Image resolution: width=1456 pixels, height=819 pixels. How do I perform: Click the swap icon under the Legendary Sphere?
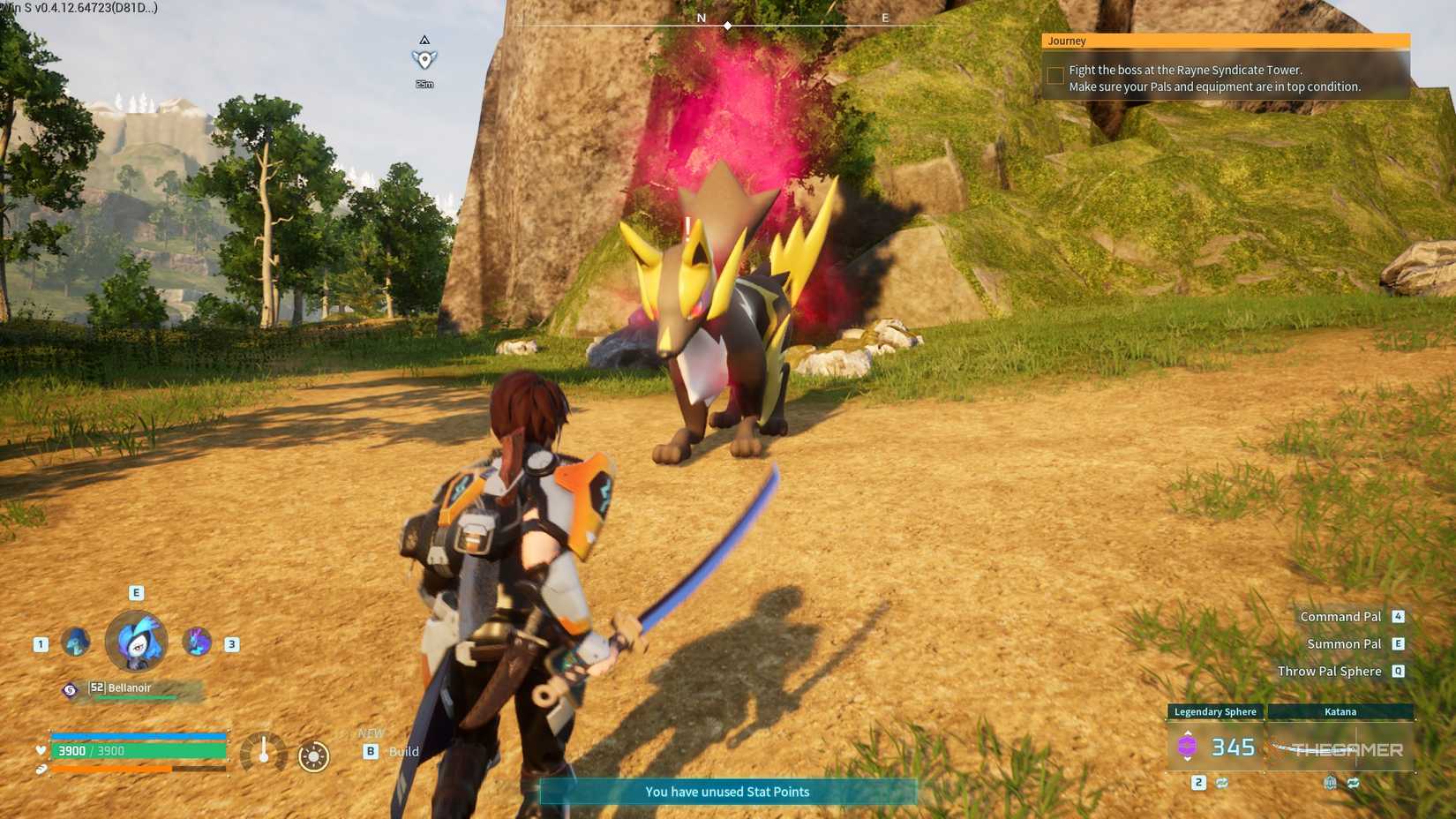[1221, 783]
